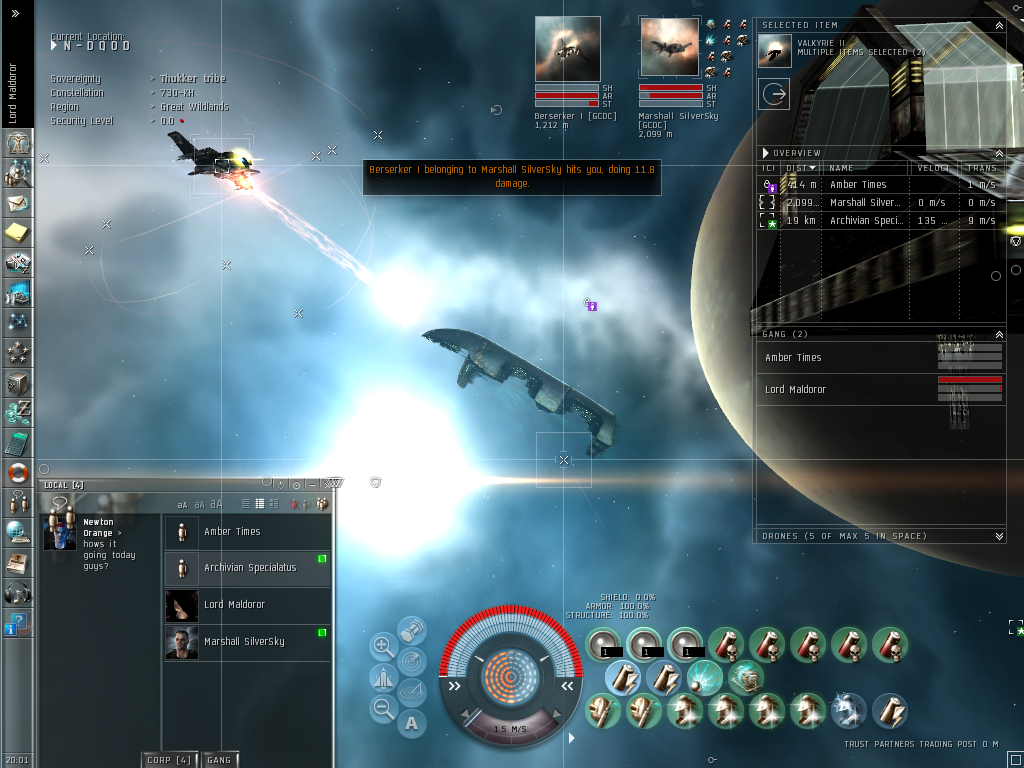The image size is (1024, 768).
Task: Switch to the Gang chat tab
Action: point(219,760)
